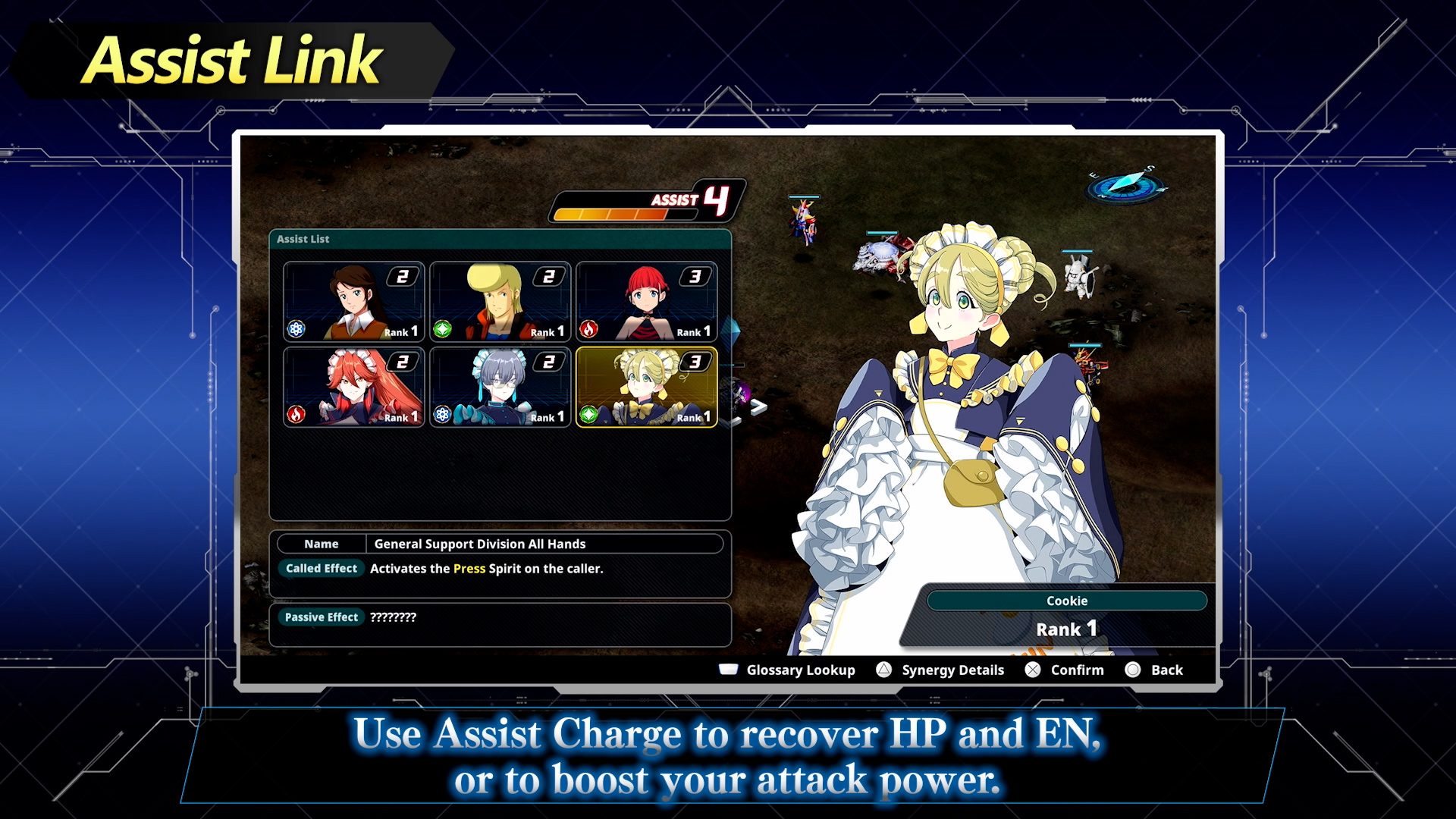This screenshot has width=1456, height=819.
Task: Go Back from the Assist List
Action: 1155,670
